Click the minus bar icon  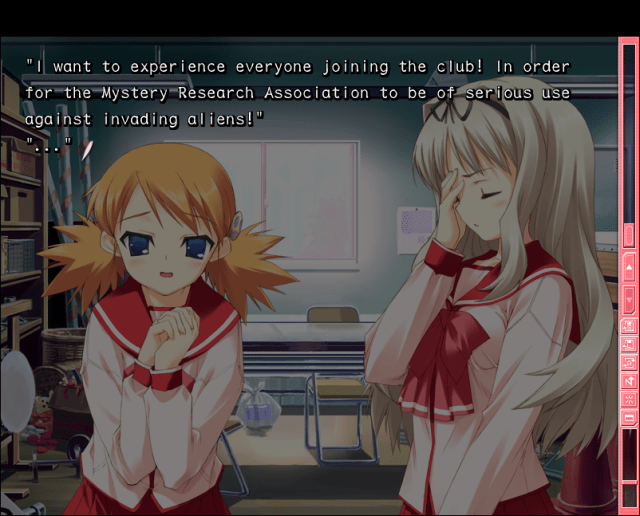click(629, 416)
